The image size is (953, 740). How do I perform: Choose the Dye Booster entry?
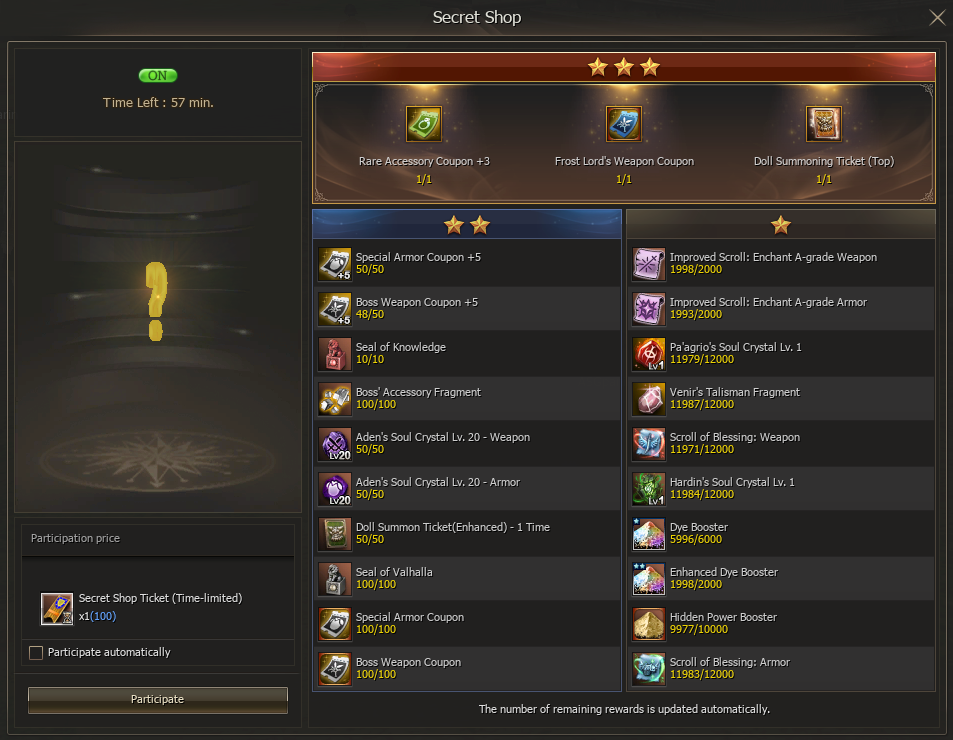click(x=780, y=535)
